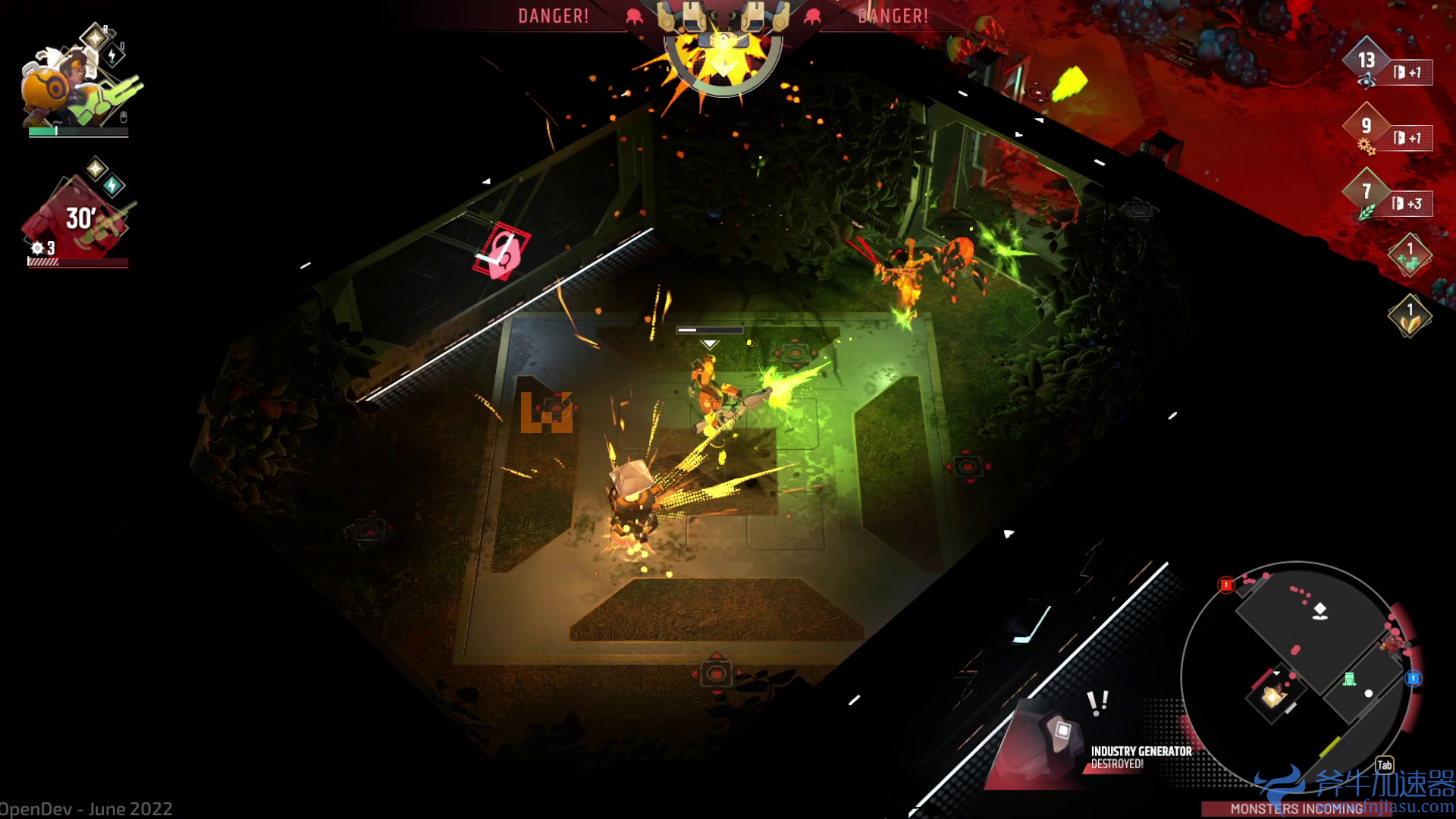Click the active hero's star ultimate icon
Screen dimensions: 1456x819
click(95, 36)
